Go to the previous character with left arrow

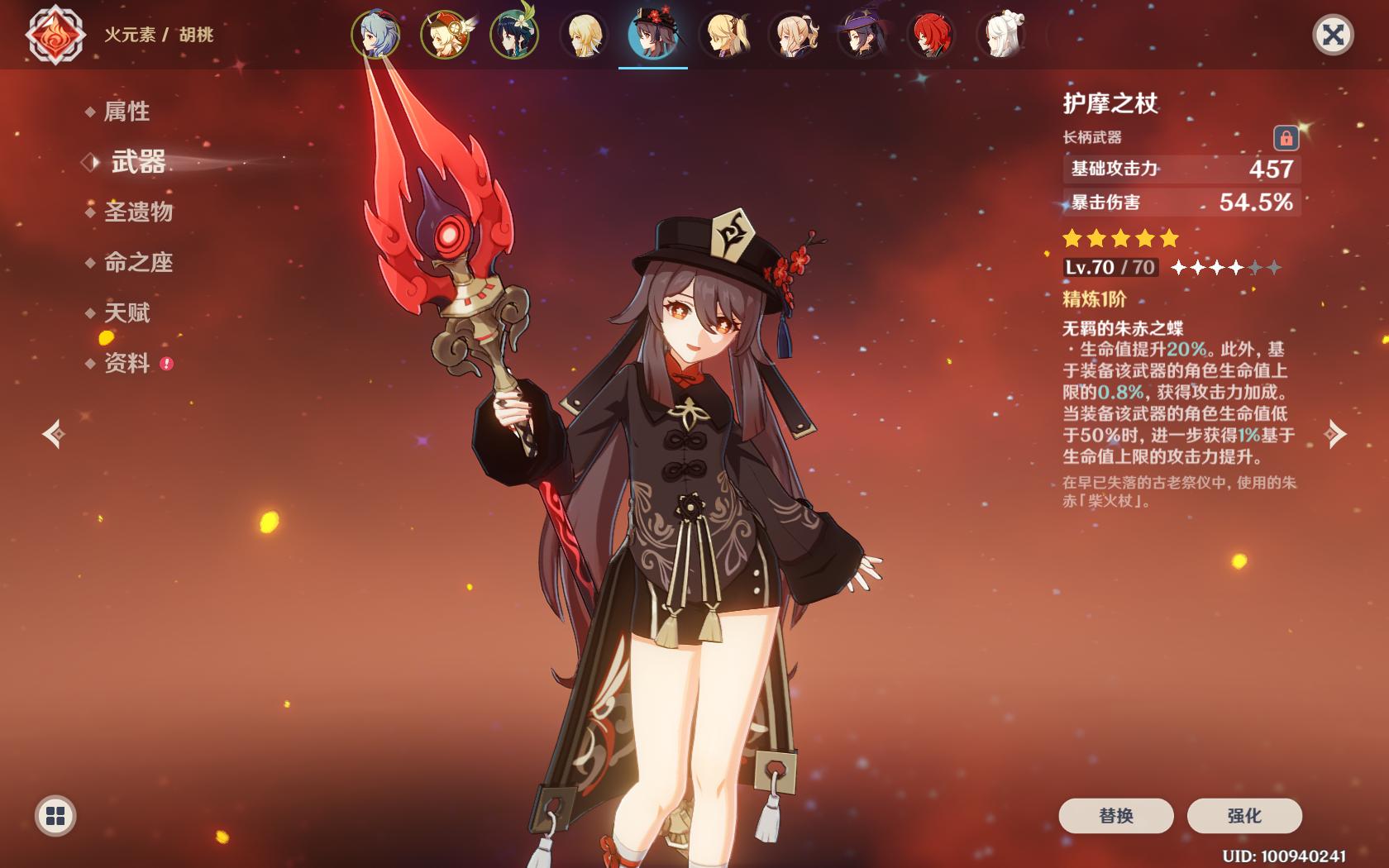(x=55, y=434)
